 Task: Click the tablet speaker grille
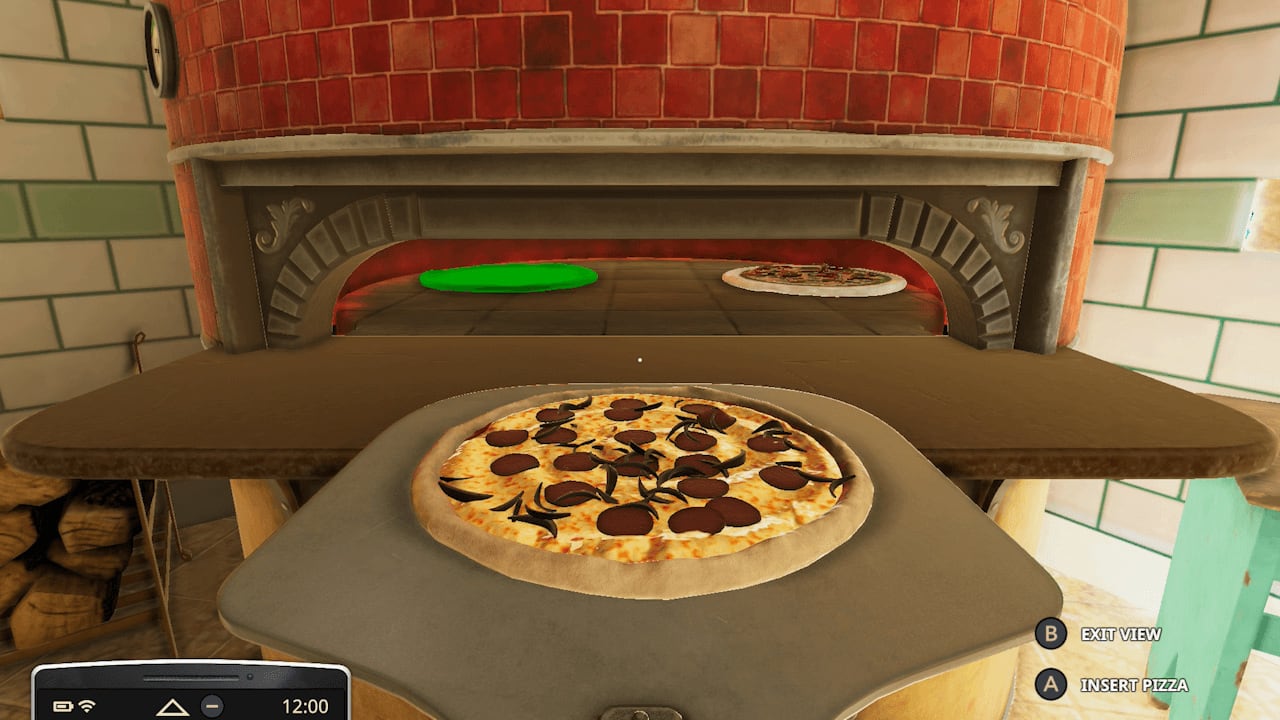point(190,676)
